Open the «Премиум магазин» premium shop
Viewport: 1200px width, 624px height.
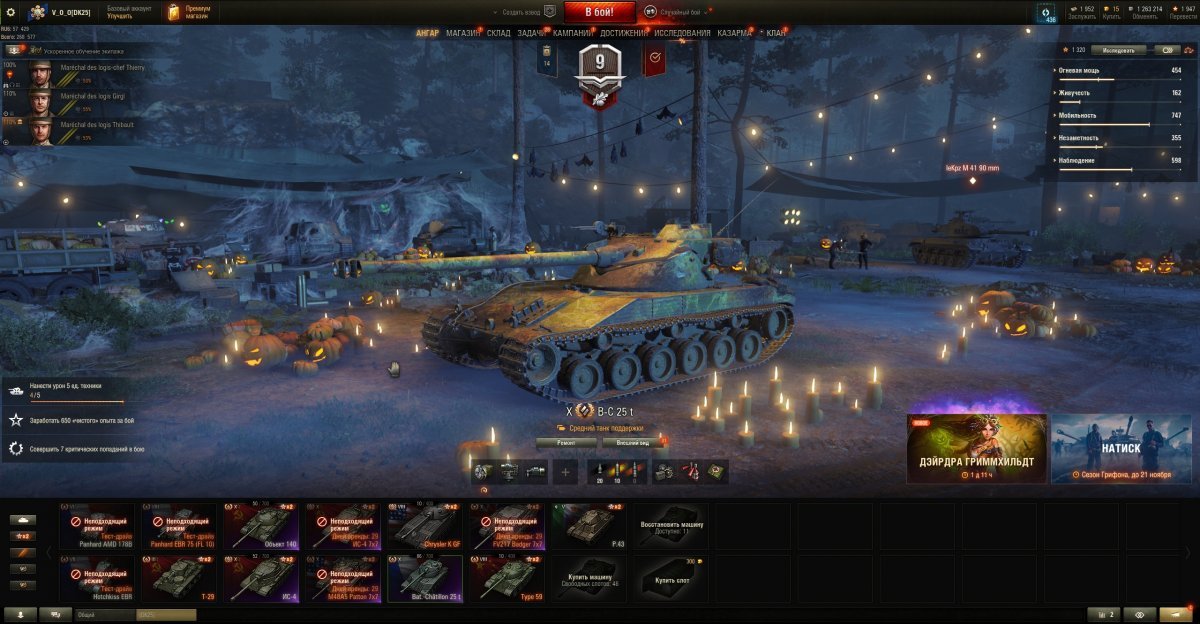point(190,12)
